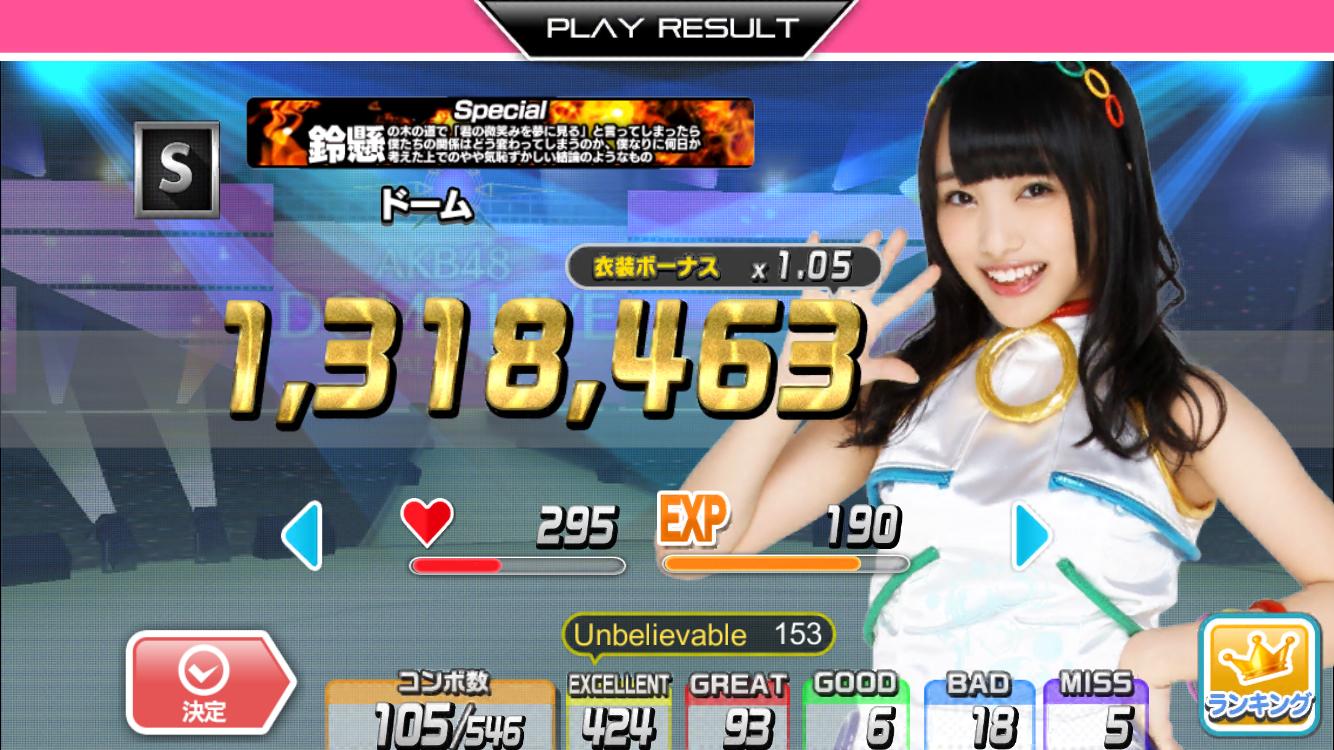Click the left blue arrow
Image resolution: width=1334 pixels, height=750 pixels.
coord(302,537)
